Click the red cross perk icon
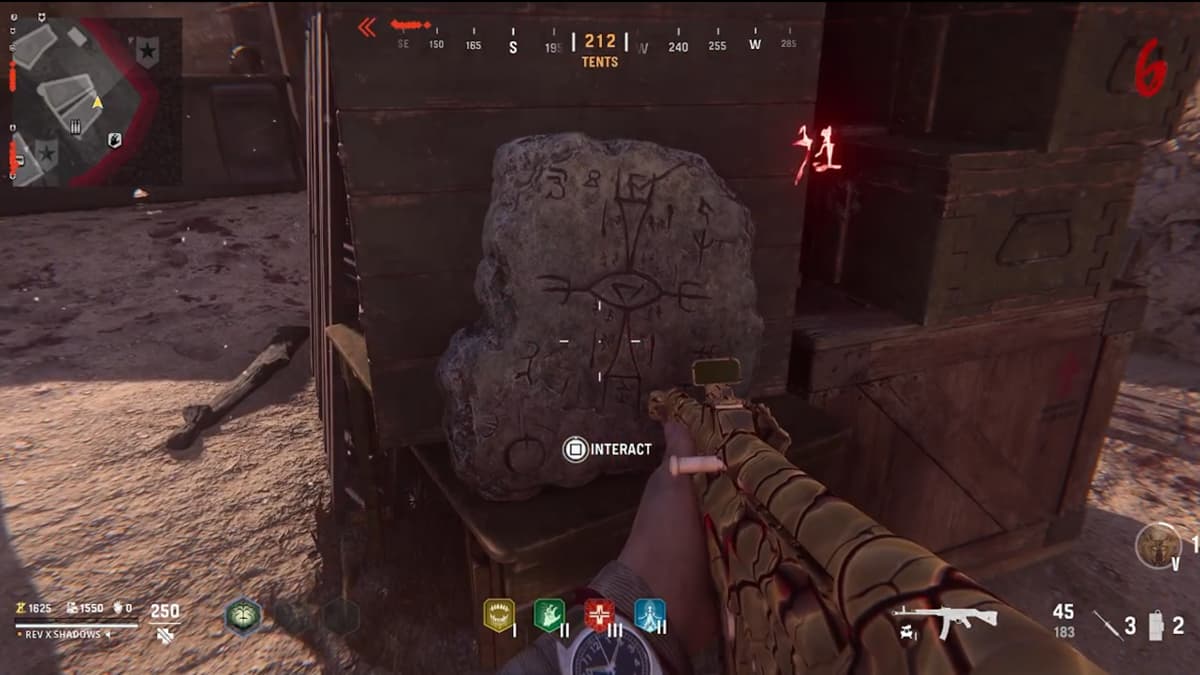Viewport: 1200px width, 675px height. [x=599, y=615]
